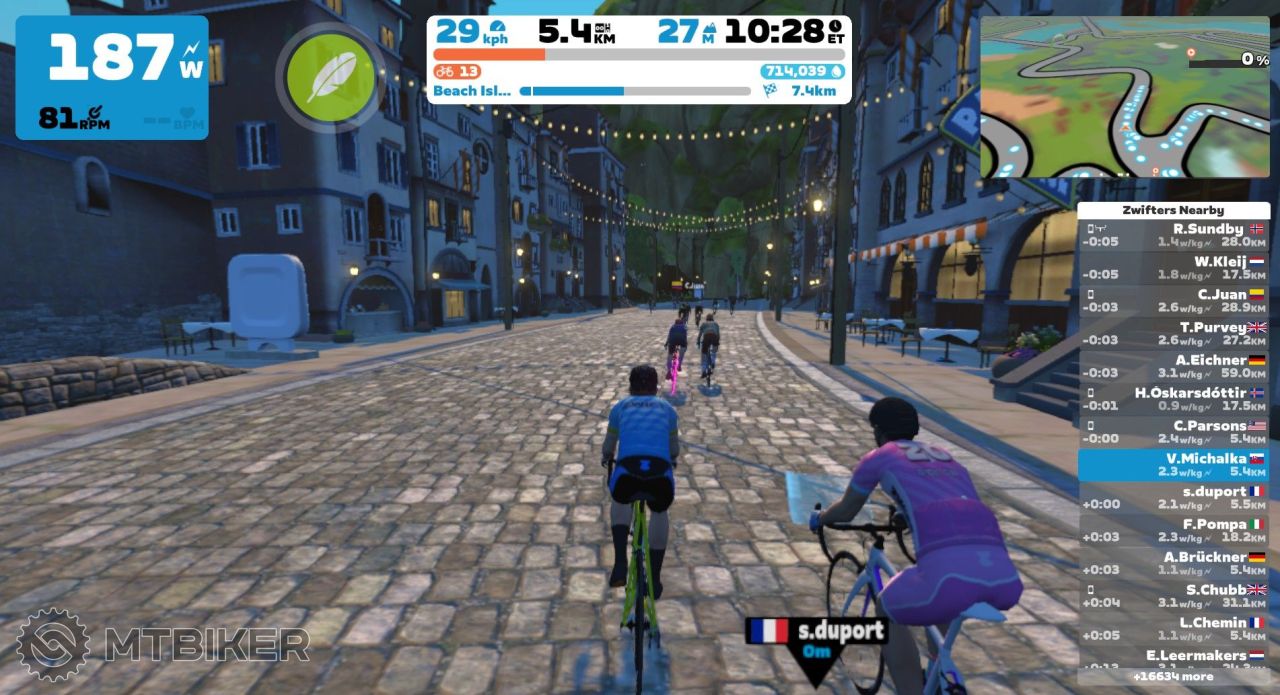This screenshot has width=1280, height=695.
Task: Choose C.Juan from the riders list
Action: [x=1173, y=301]
